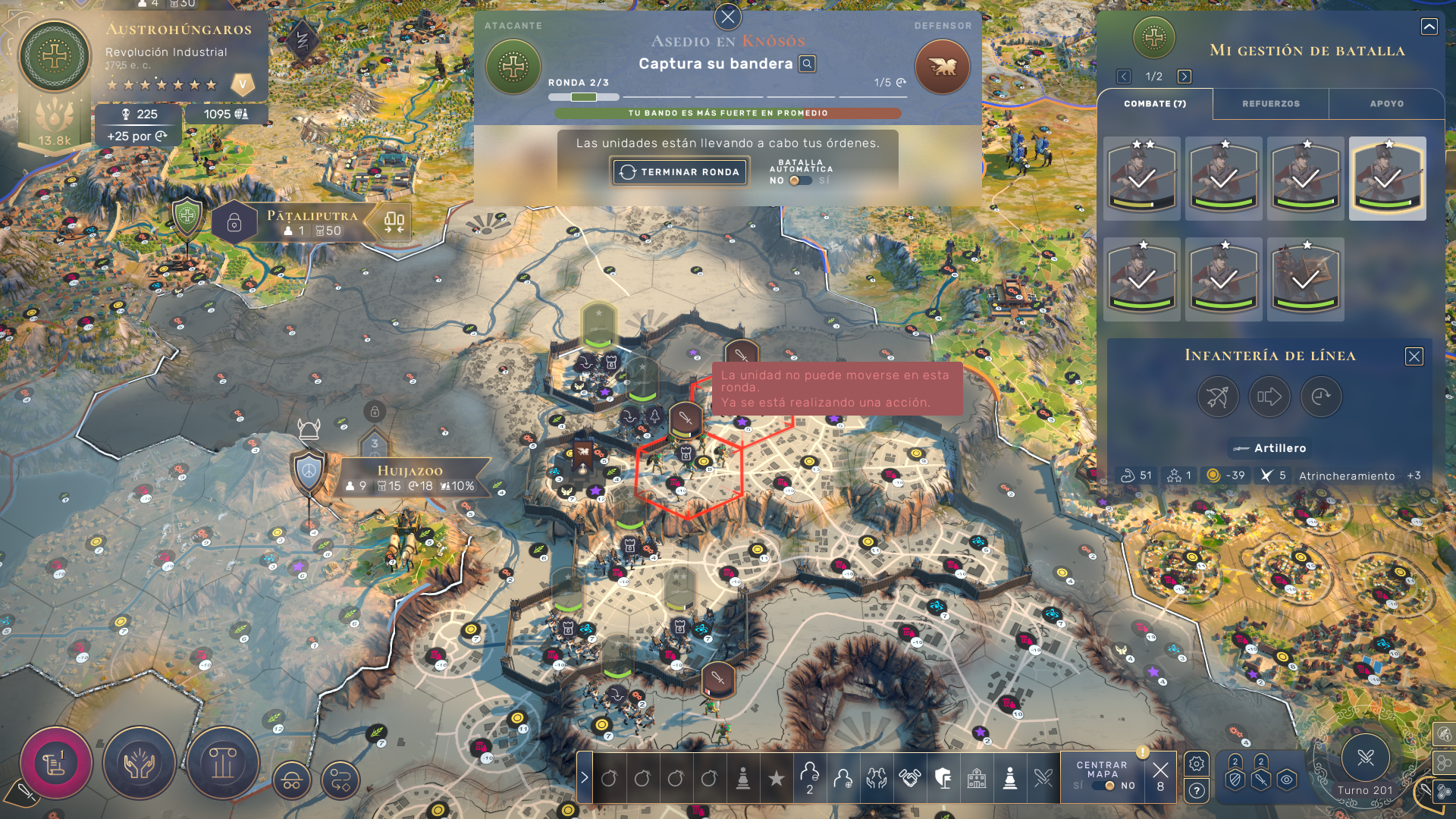
Task: Toggle the Batalla Automática switch
Action: 799,180
